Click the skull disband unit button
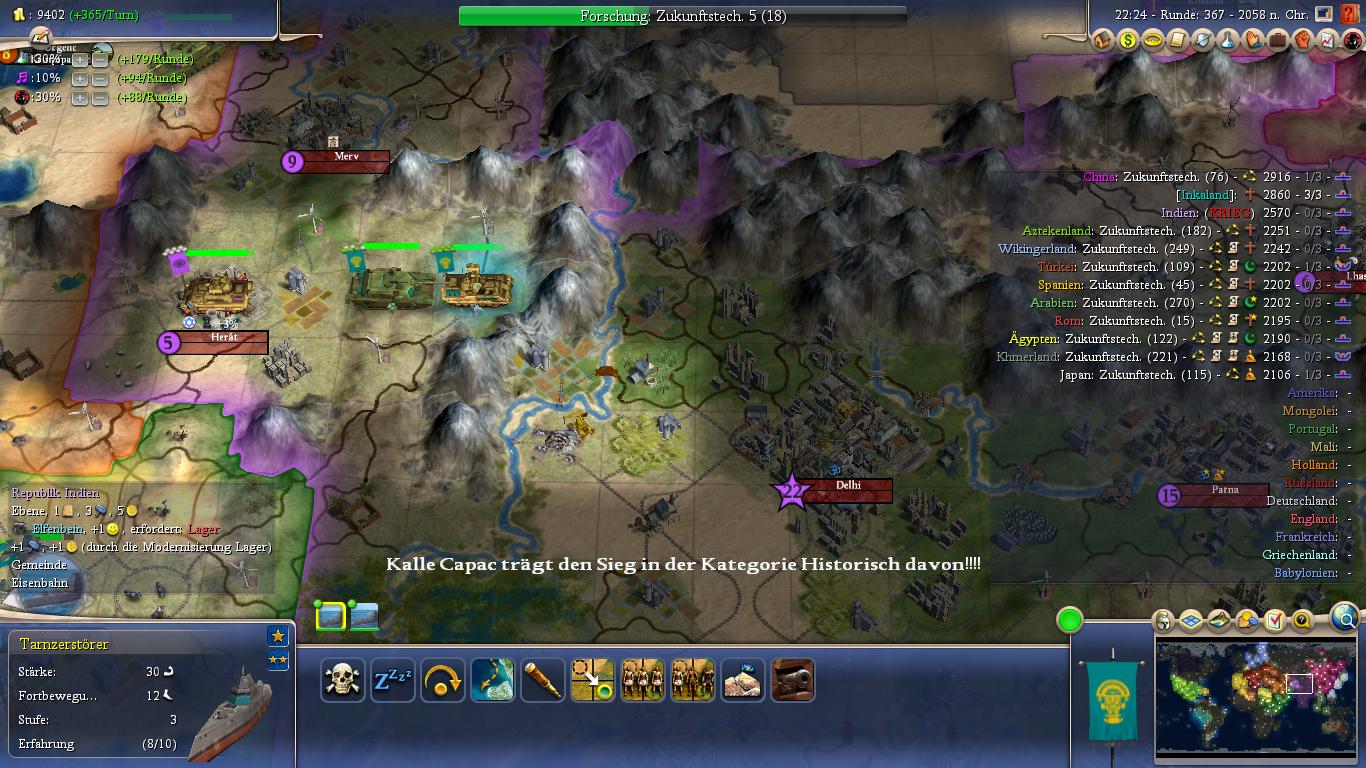The image size is (1366, 768). click(x=343, y=680)
